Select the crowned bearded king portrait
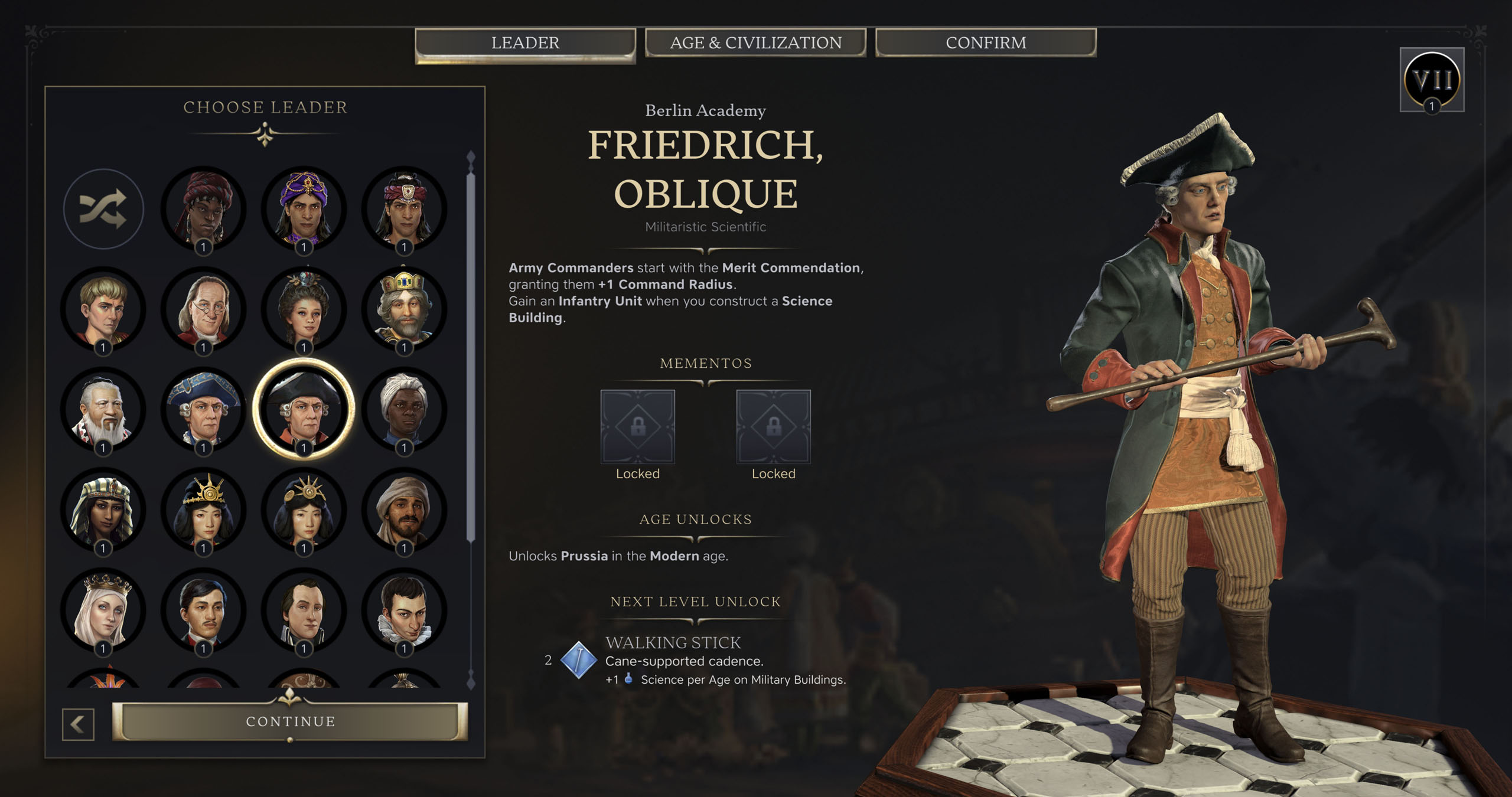1512x797 pixels. [404, 309]
